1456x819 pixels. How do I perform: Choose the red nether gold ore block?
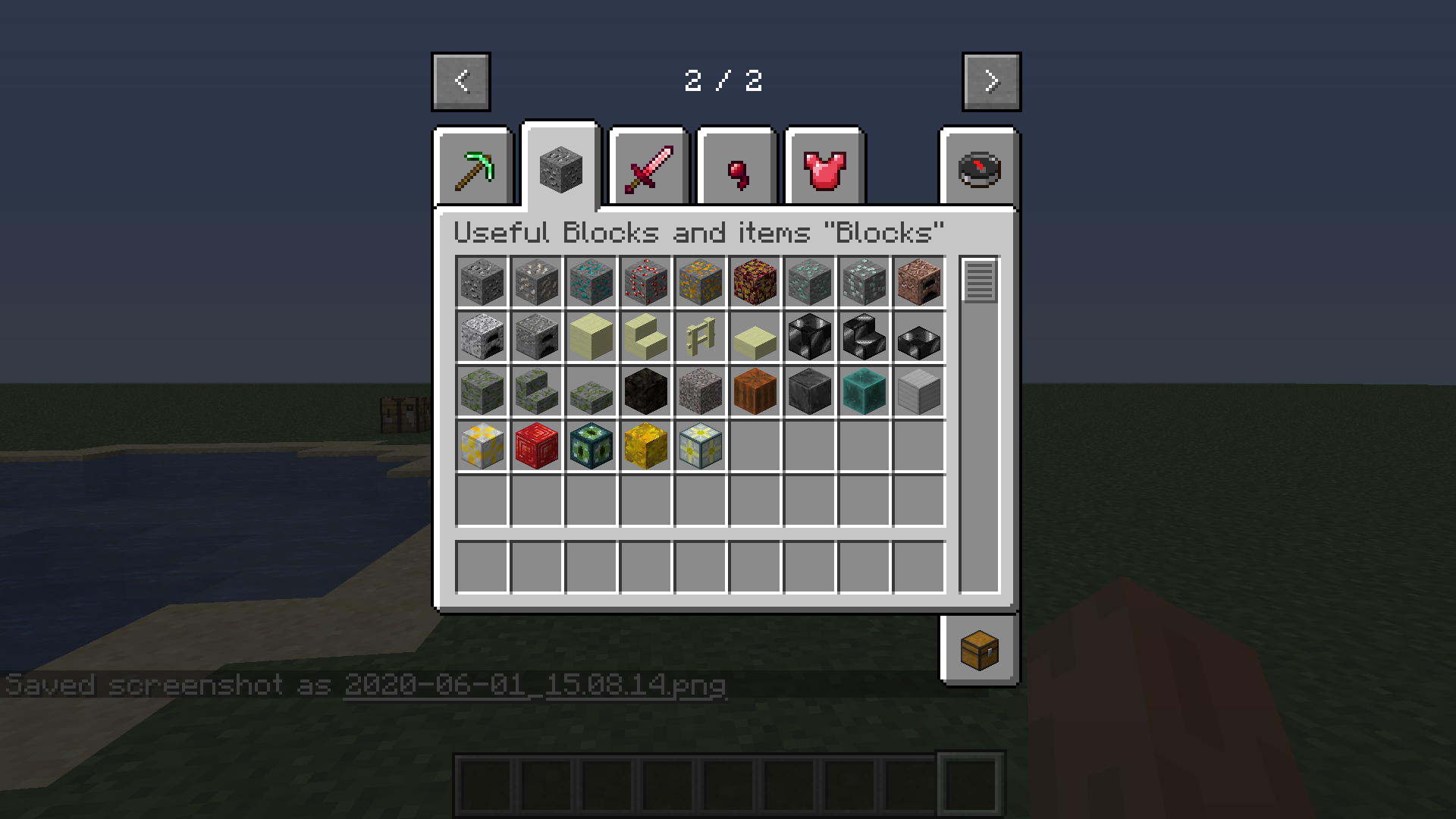point(755,282)
